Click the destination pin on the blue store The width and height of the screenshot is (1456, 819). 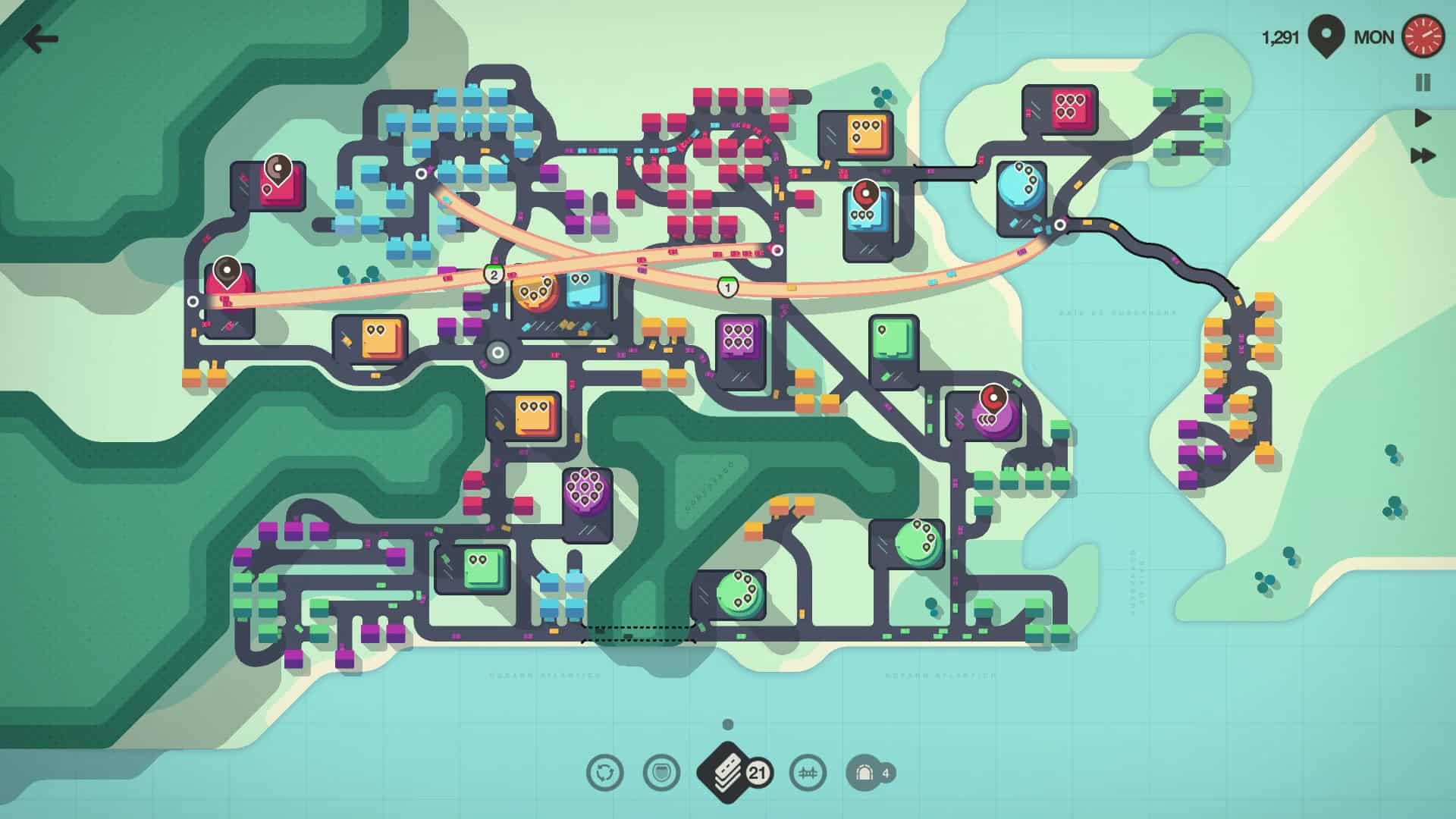(865, 193)
